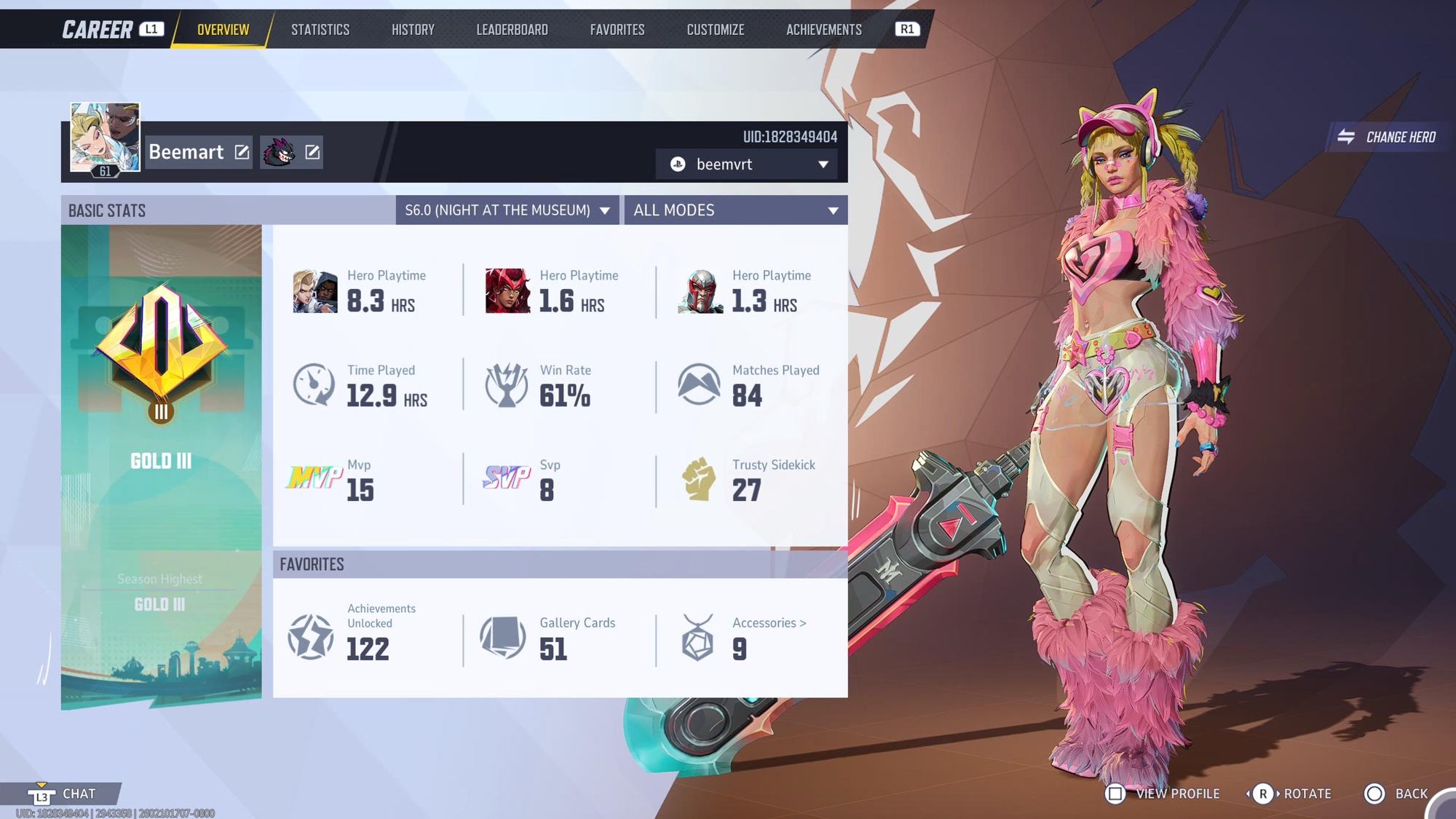This screenshot has height=819, width=1456.
Task: Open the Accessories link
Action: click(x=769, y=623)
